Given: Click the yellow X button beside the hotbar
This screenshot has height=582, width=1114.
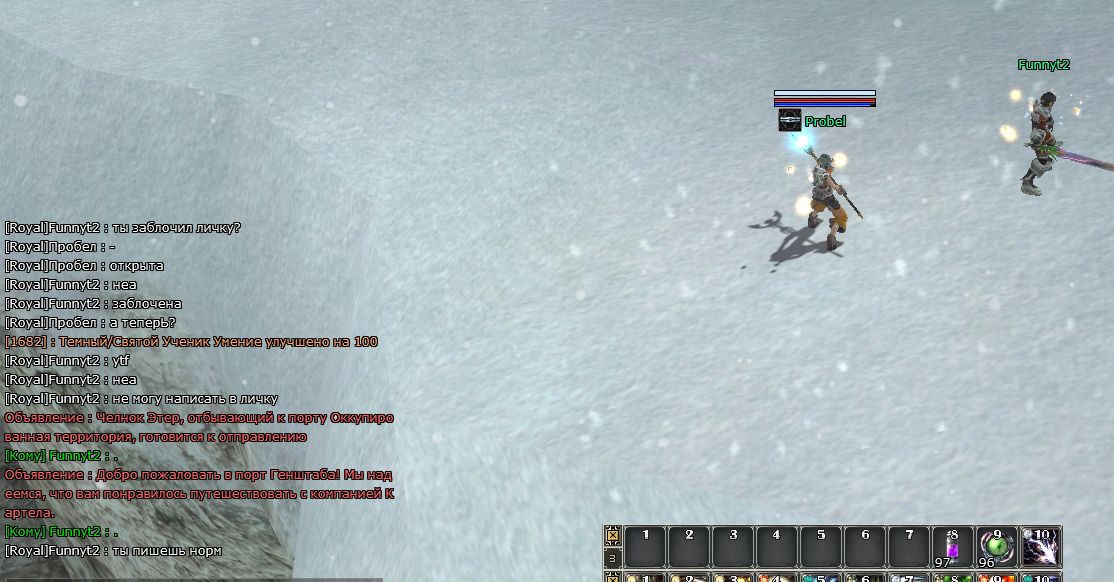Looking at the screenshot, I should pos(613,536).
